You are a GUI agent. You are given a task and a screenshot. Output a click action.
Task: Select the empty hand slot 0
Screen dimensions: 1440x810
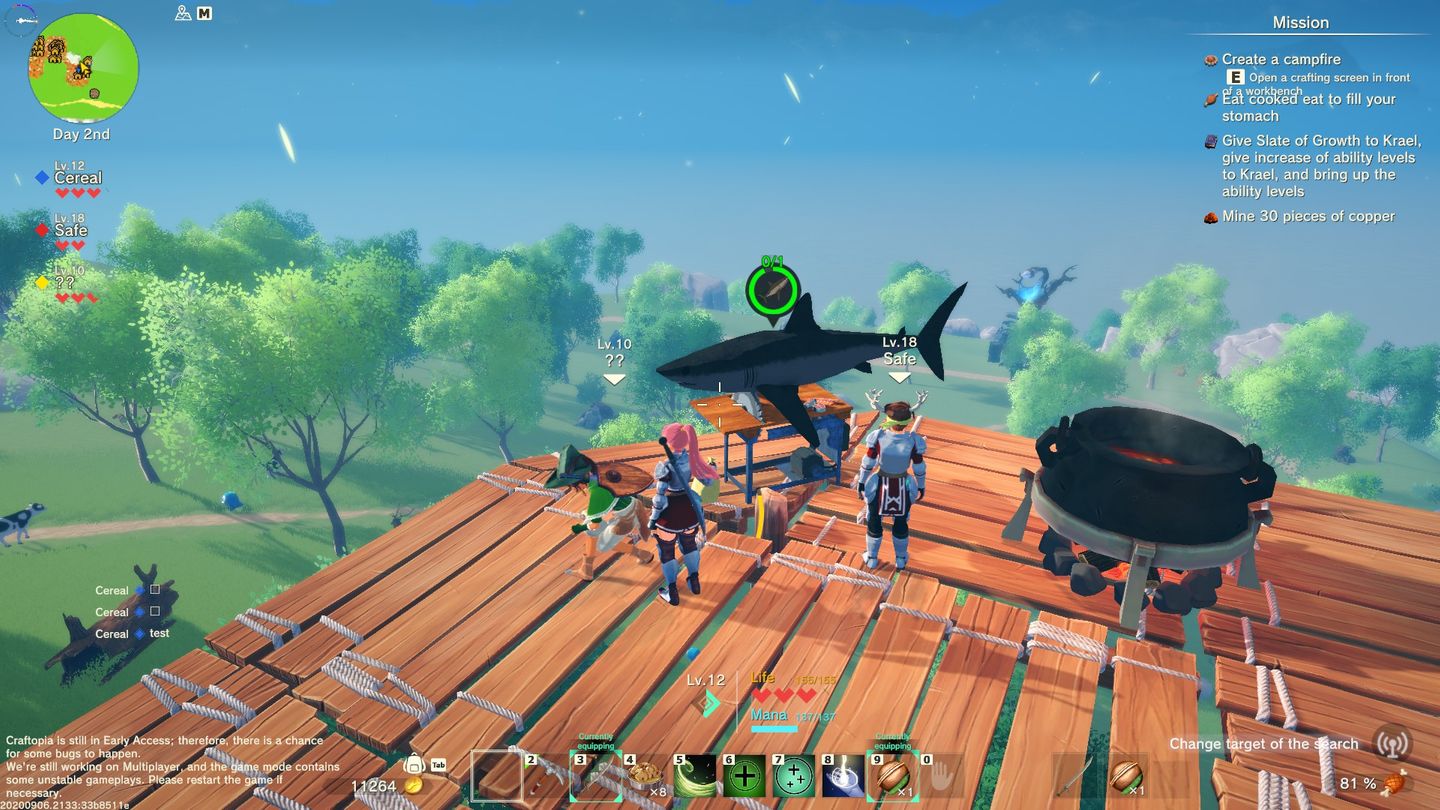941,776
